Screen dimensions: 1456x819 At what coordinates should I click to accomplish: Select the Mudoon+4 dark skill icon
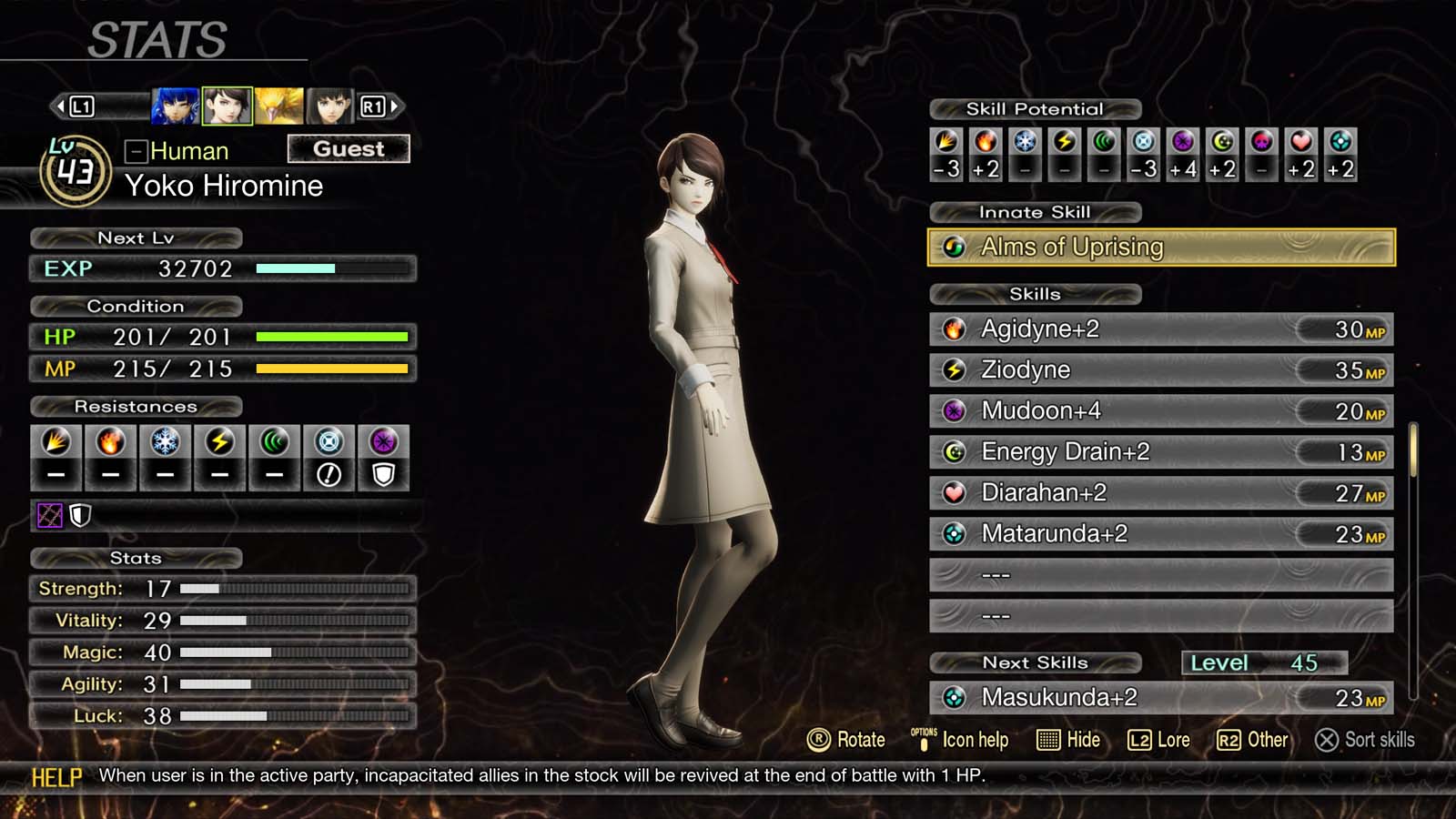click(954, 410)
